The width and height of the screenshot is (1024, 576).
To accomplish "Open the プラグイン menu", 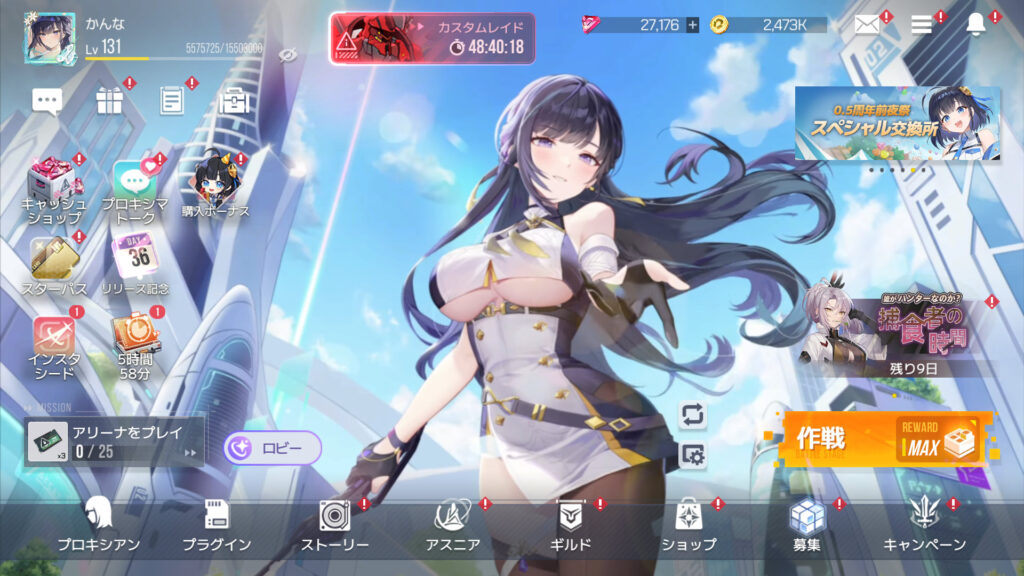I will coord(216,524).
